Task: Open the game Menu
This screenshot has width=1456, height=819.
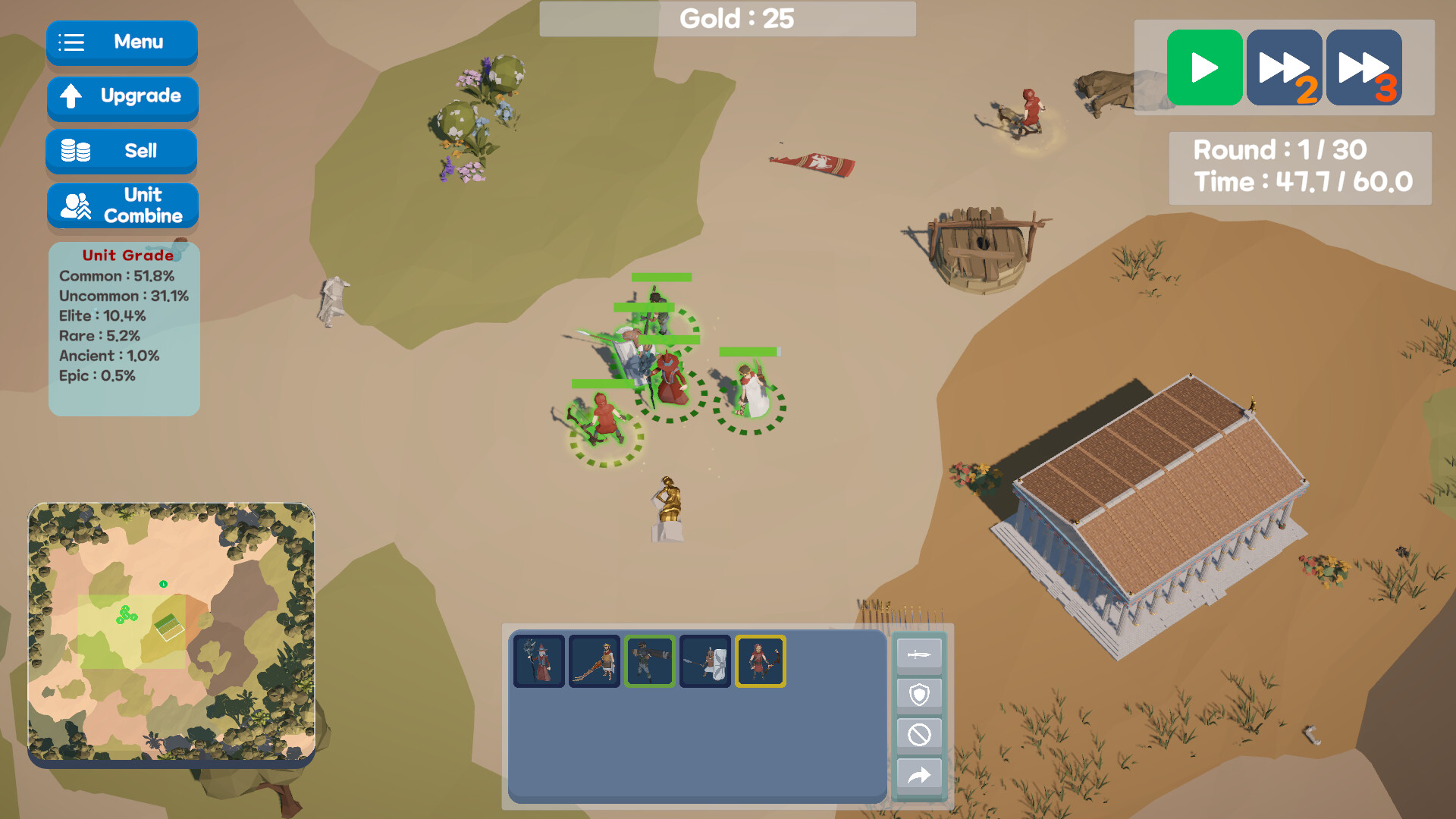Action: click(121, 43)
